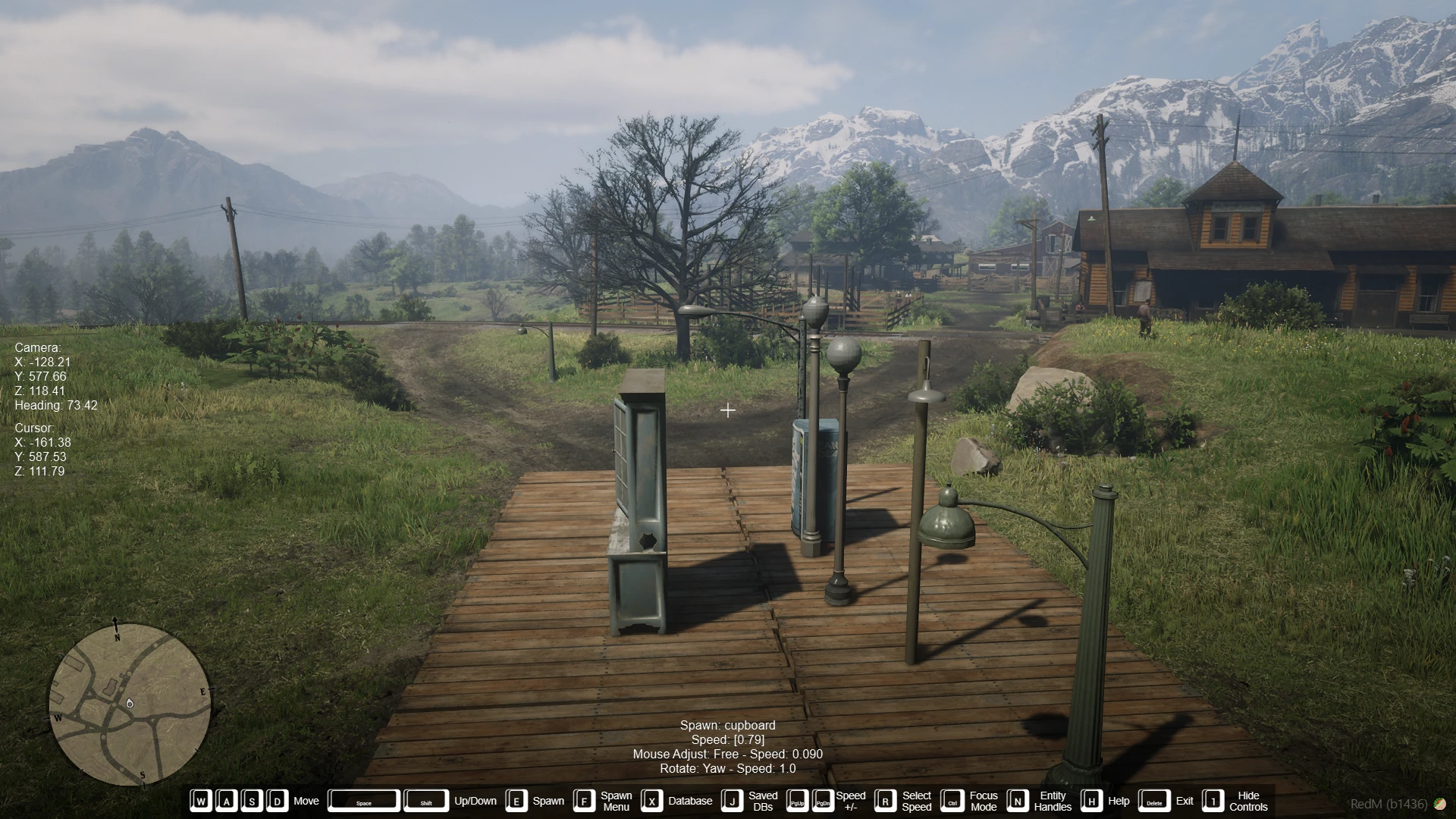
Task: Click the circular minimap
Action: 130,704
